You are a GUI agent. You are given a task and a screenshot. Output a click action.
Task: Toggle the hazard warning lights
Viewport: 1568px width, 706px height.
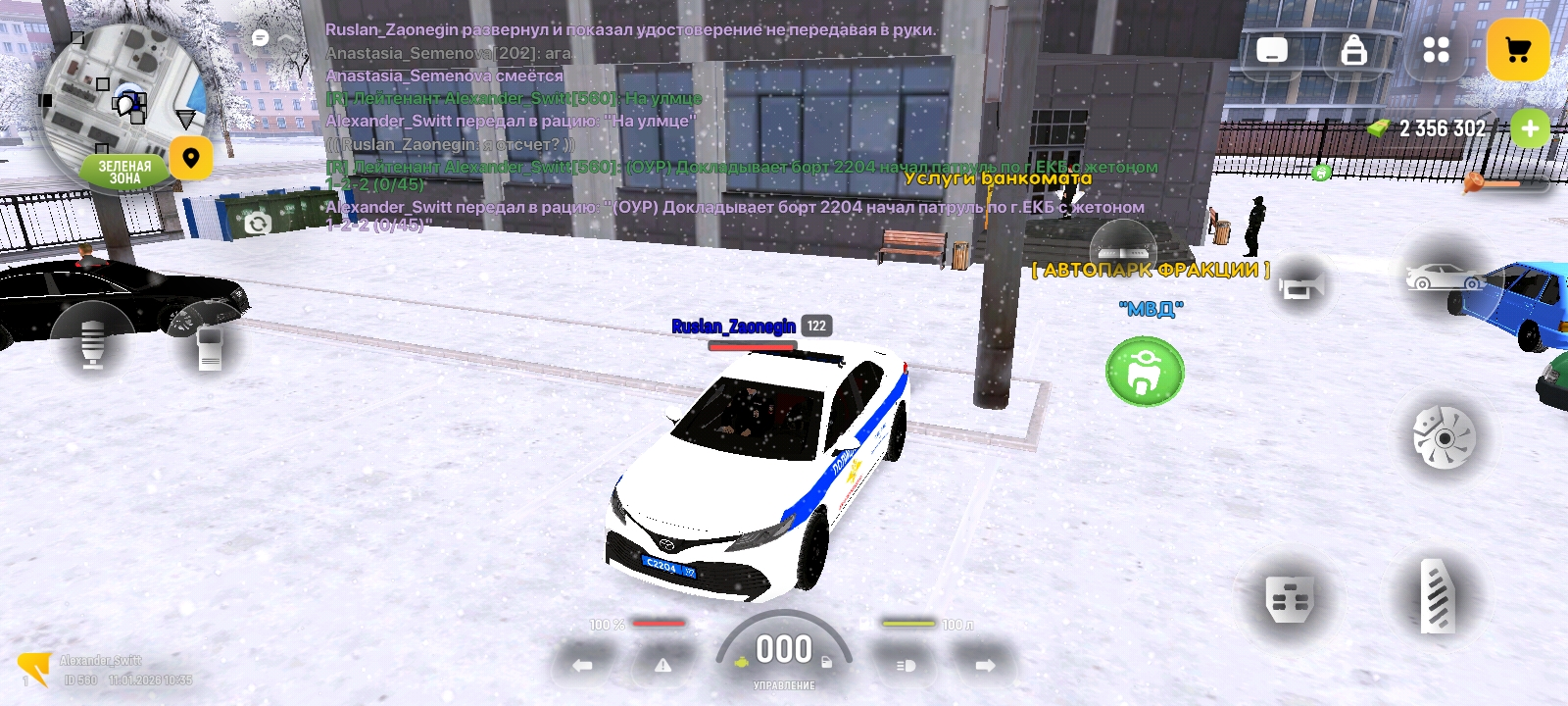pos(663,665)
